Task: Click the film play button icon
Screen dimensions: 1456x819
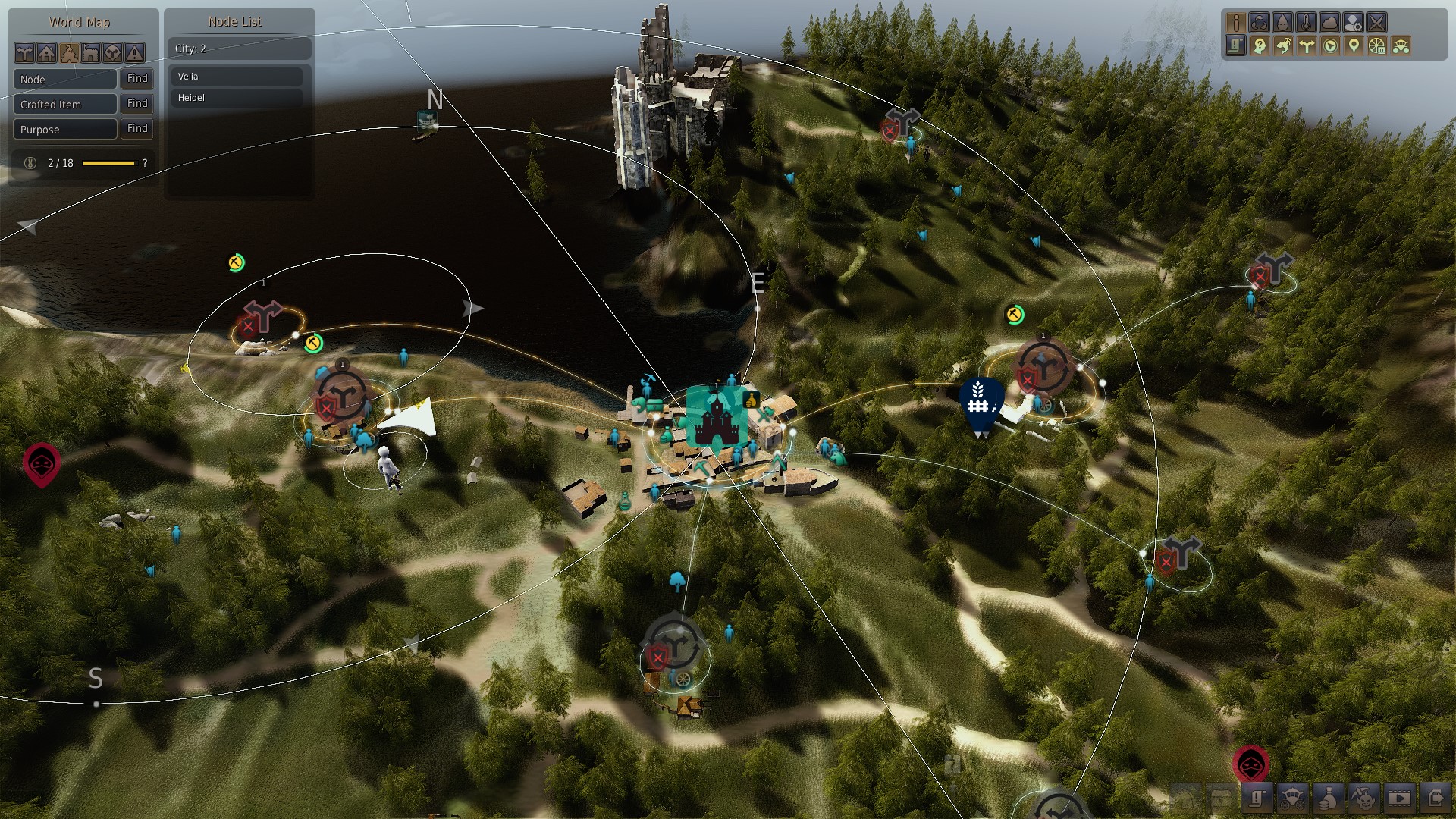Action: 1399,798
